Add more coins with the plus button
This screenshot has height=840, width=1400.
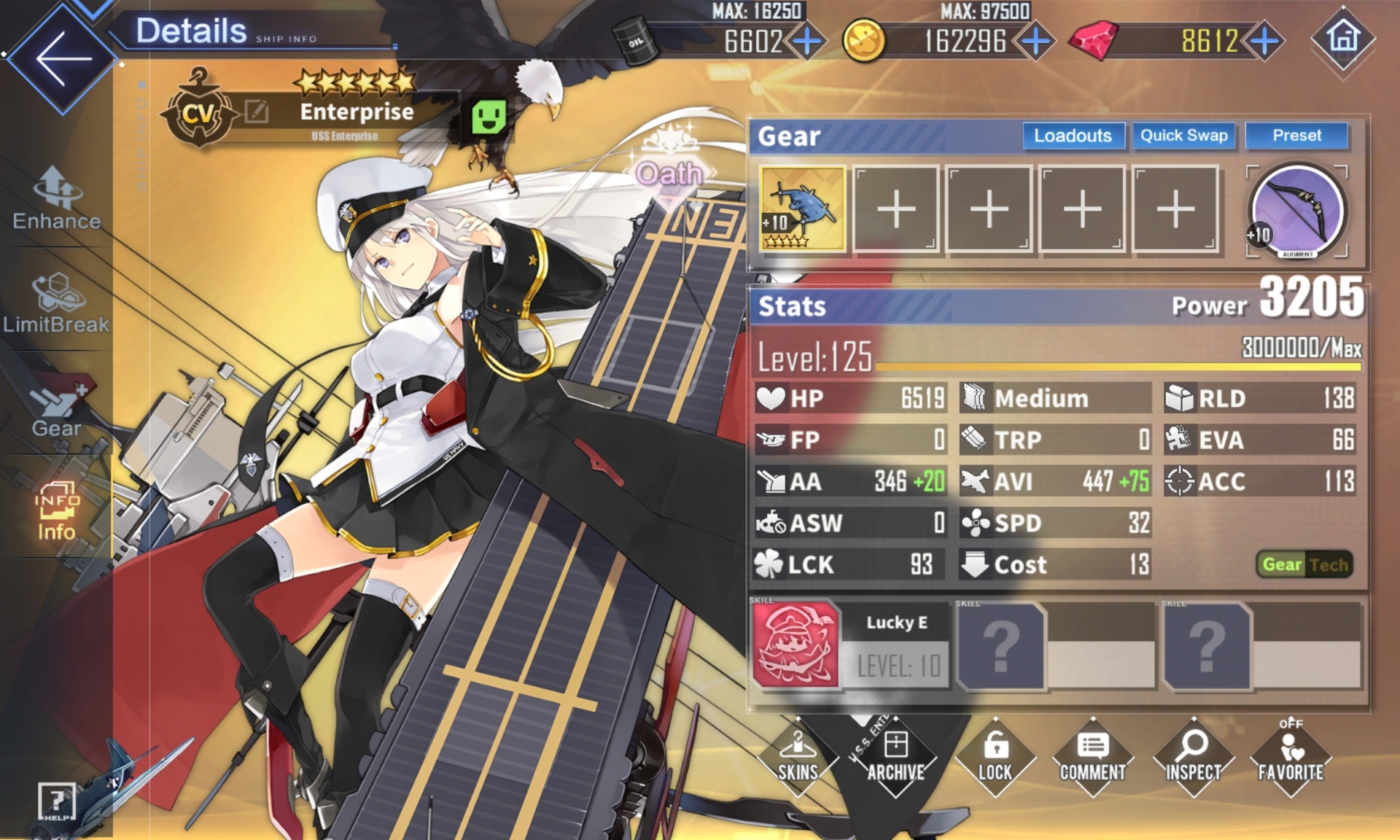pos(1035,42)
